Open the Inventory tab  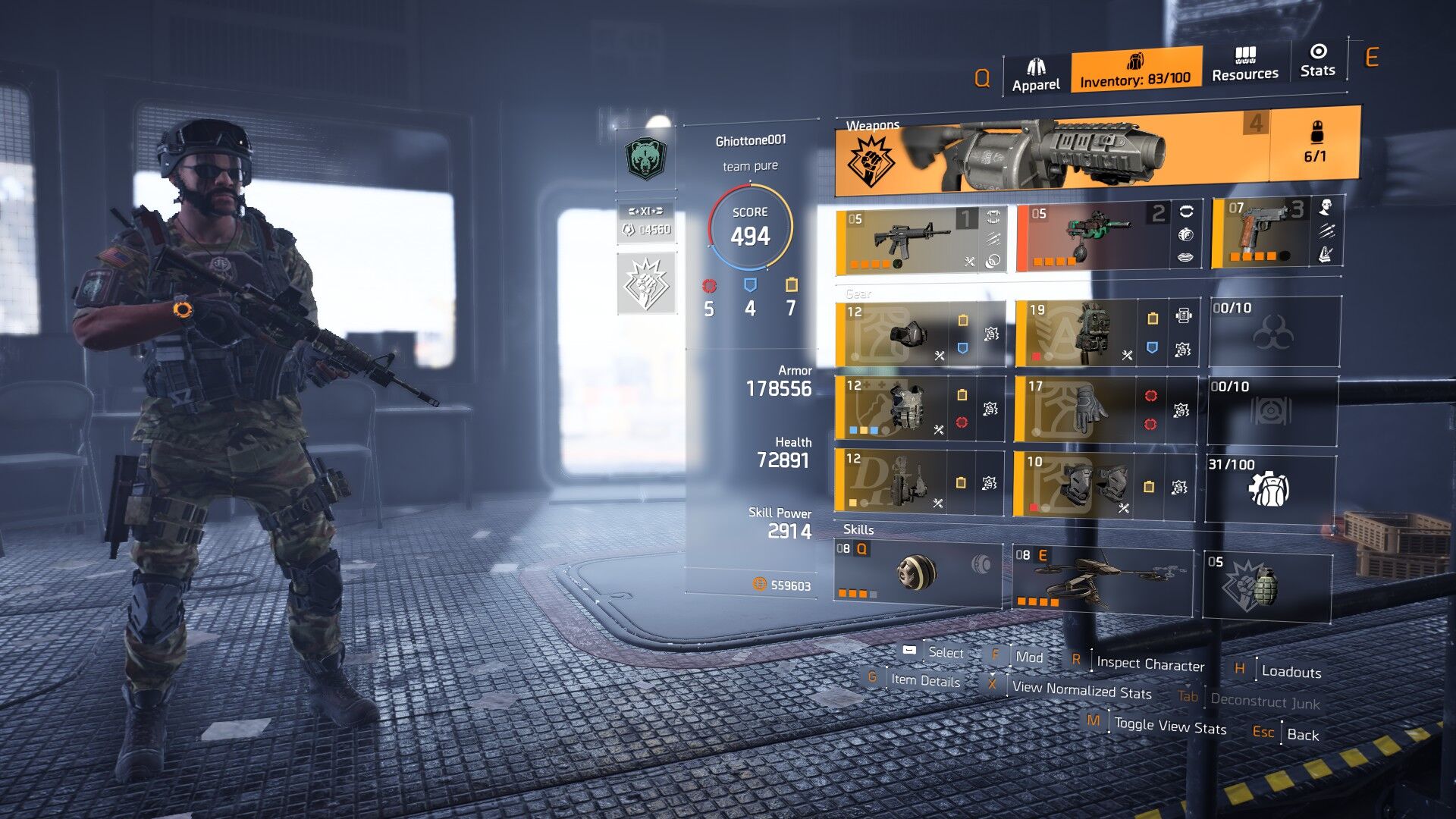(1135, 71)
